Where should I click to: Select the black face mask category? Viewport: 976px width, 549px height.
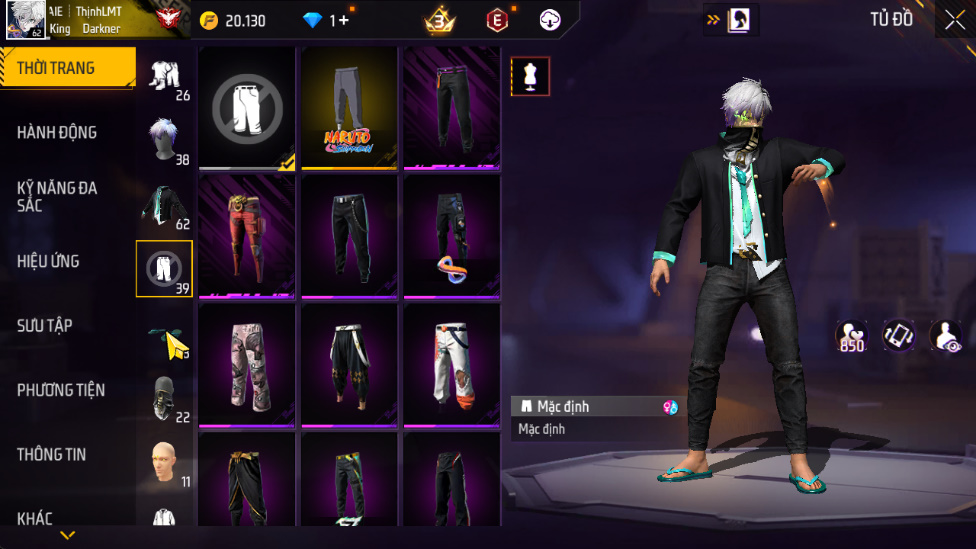coord(165,398)
